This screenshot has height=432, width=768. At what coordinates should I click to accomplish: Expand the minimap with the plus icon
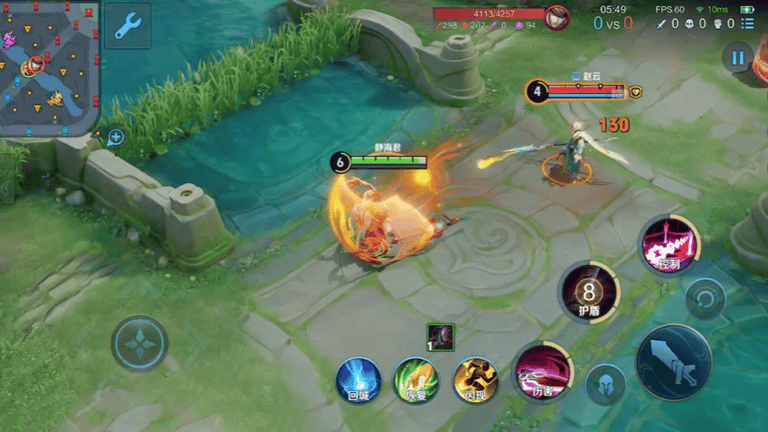[116, 136]
